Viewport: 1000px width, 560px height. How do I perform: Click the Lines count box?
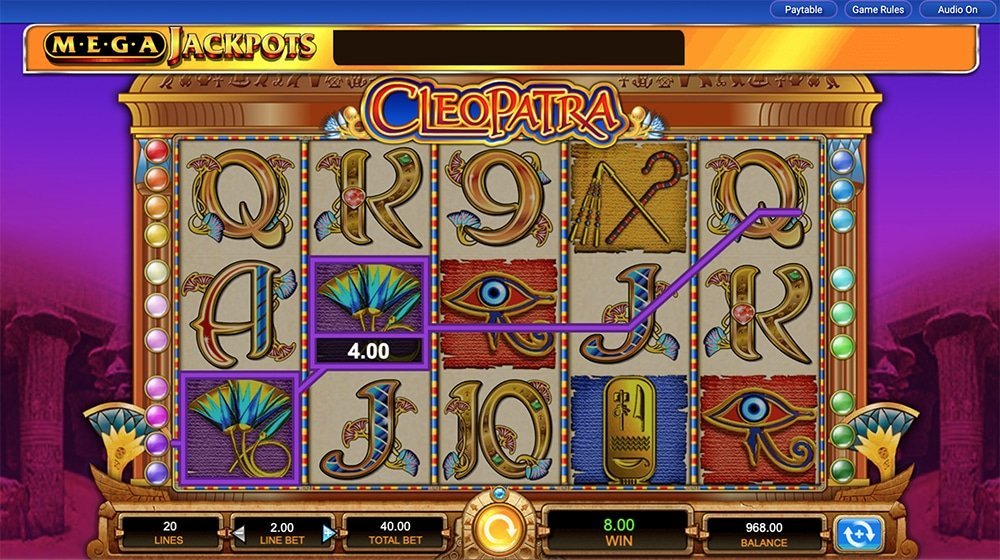(x=168, y=533)
